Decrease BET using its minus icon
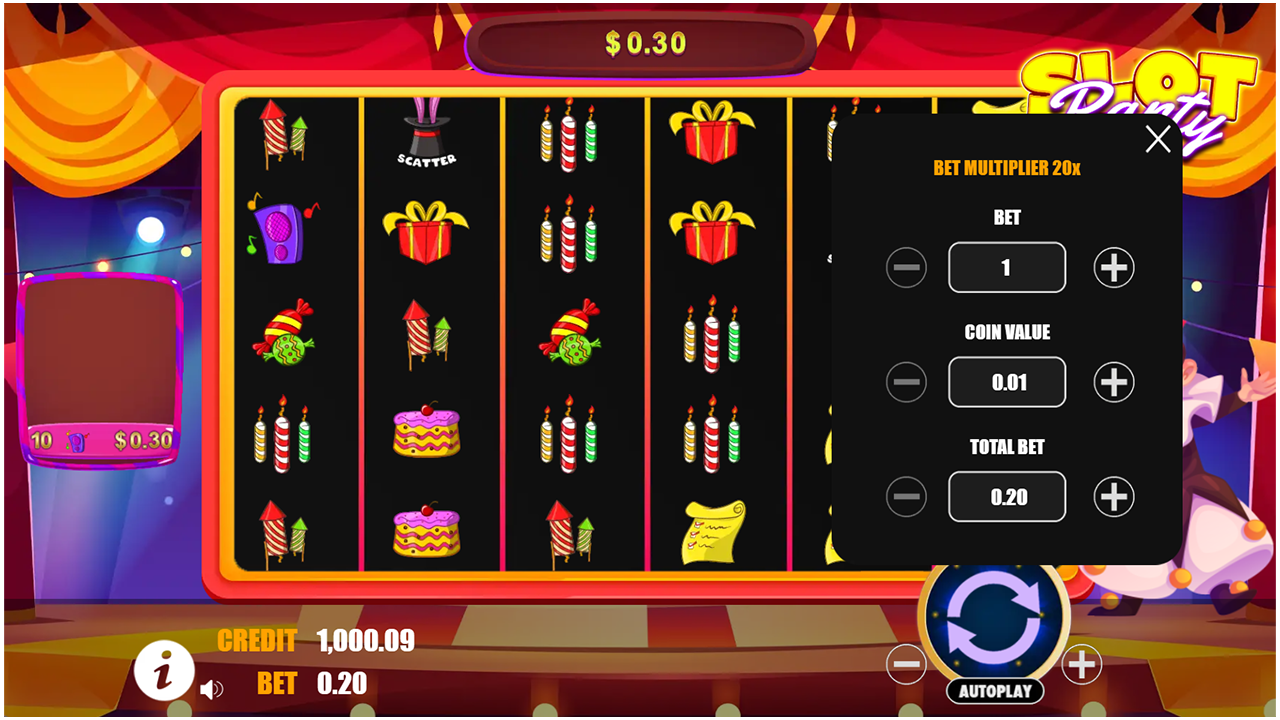The height and width of the screenshot is (720, 1280). (906, 267)
